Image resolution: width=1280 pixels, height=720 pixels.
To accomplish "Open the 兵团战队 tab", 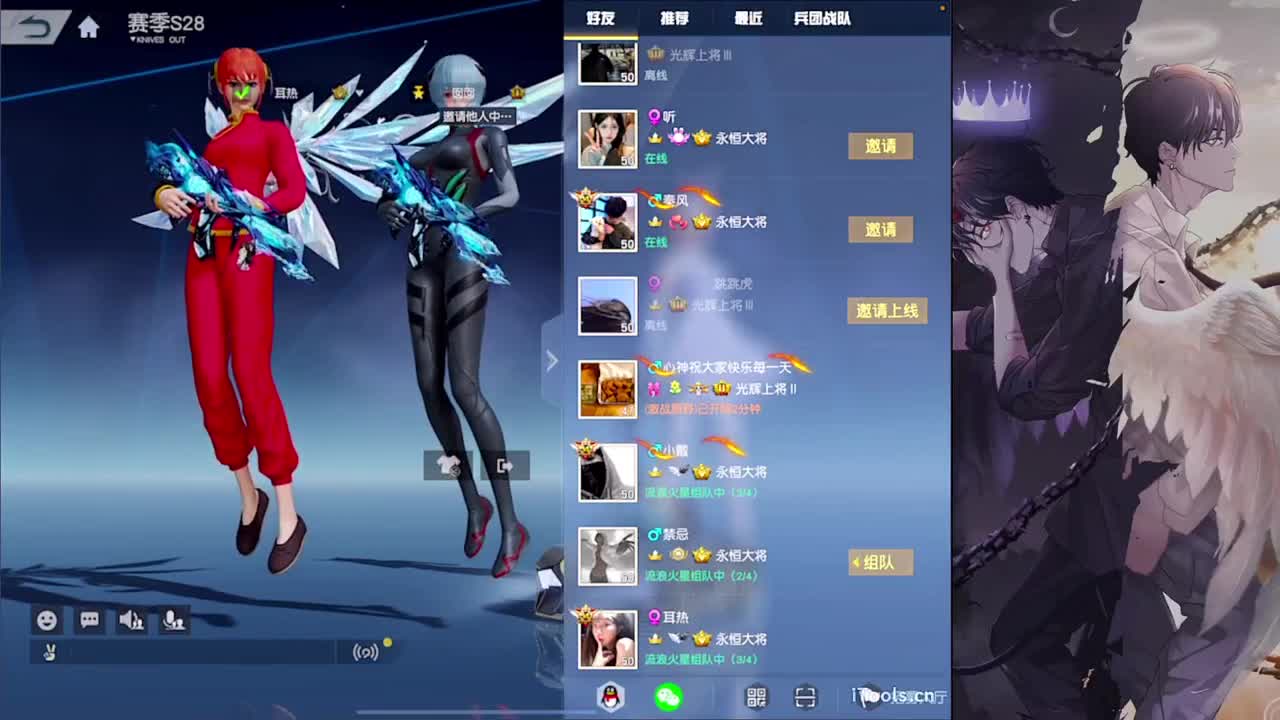I will coord(824,17).
